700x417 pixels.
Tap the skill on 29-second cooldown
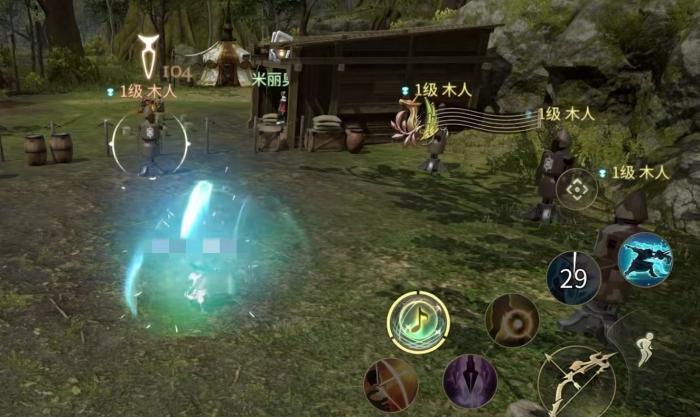pos(574,278)
